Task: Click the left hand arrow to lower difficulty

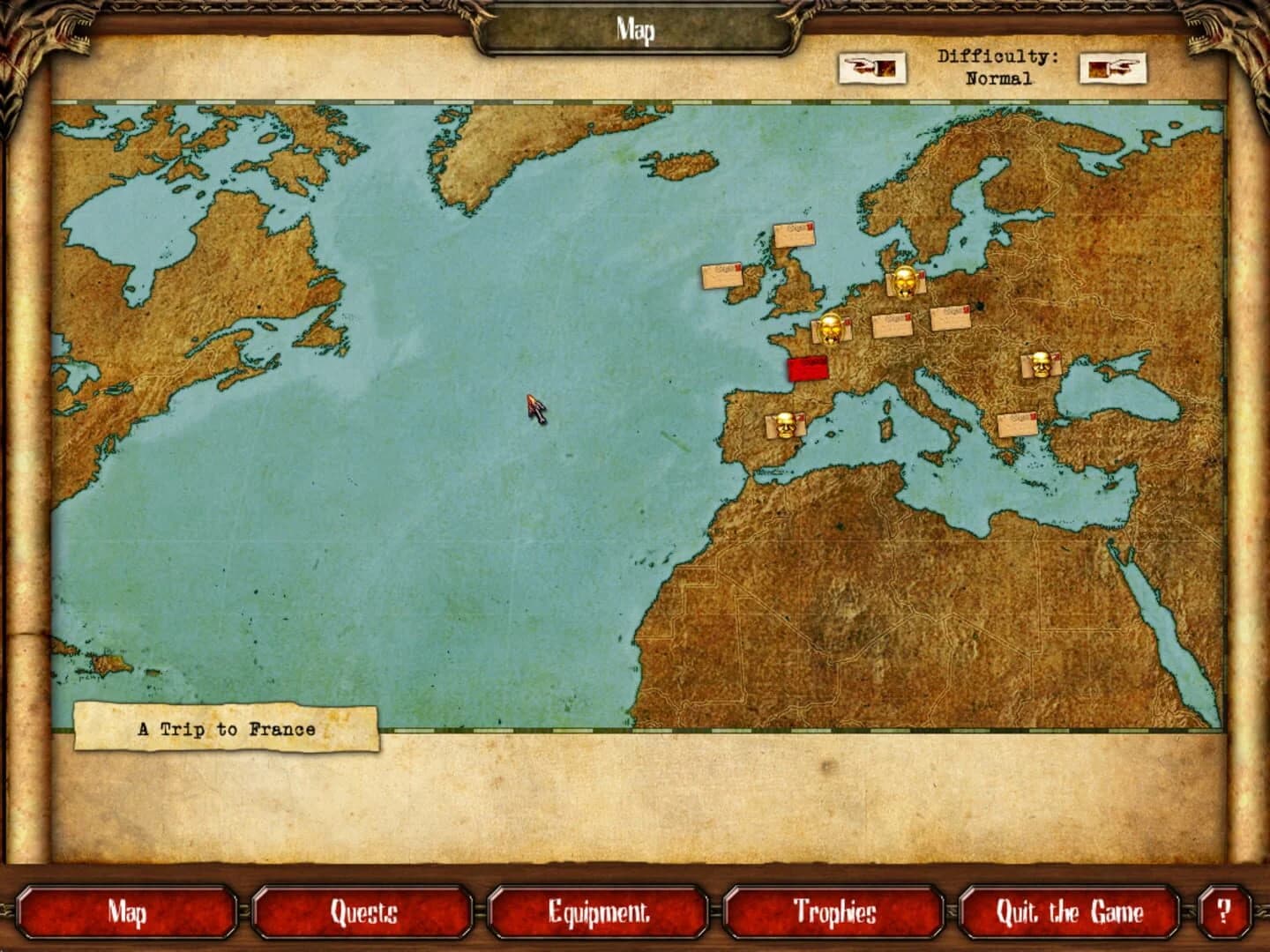Action: 872,69
